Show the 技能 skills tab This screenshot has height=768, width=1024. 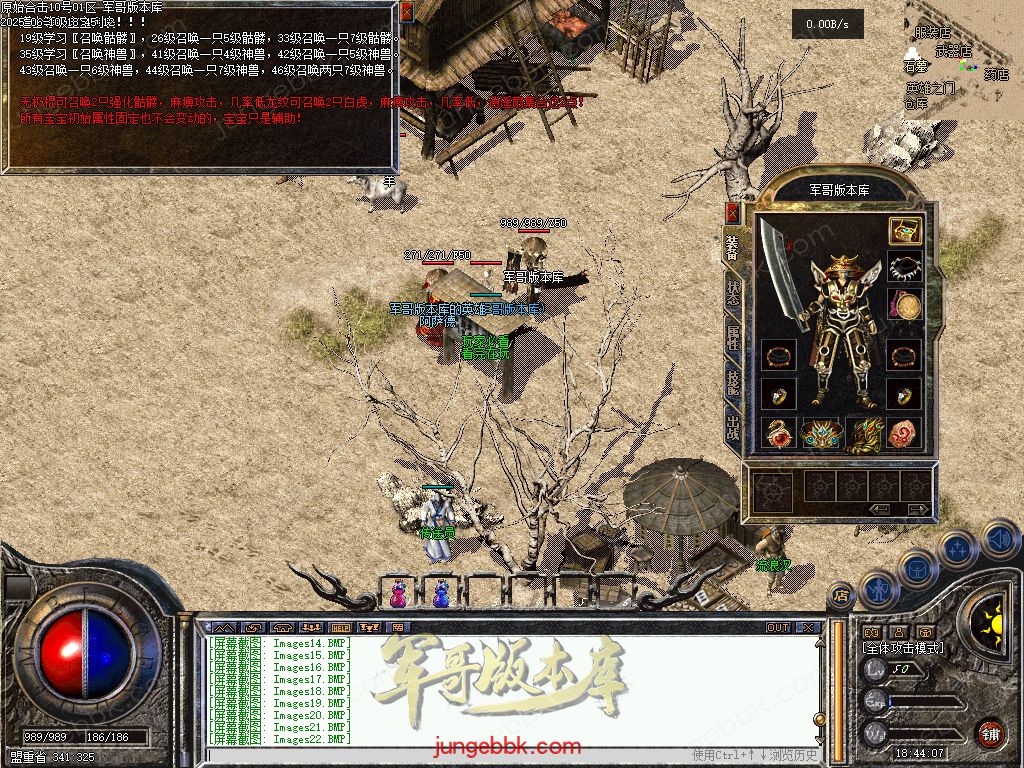tap(732, 381)
